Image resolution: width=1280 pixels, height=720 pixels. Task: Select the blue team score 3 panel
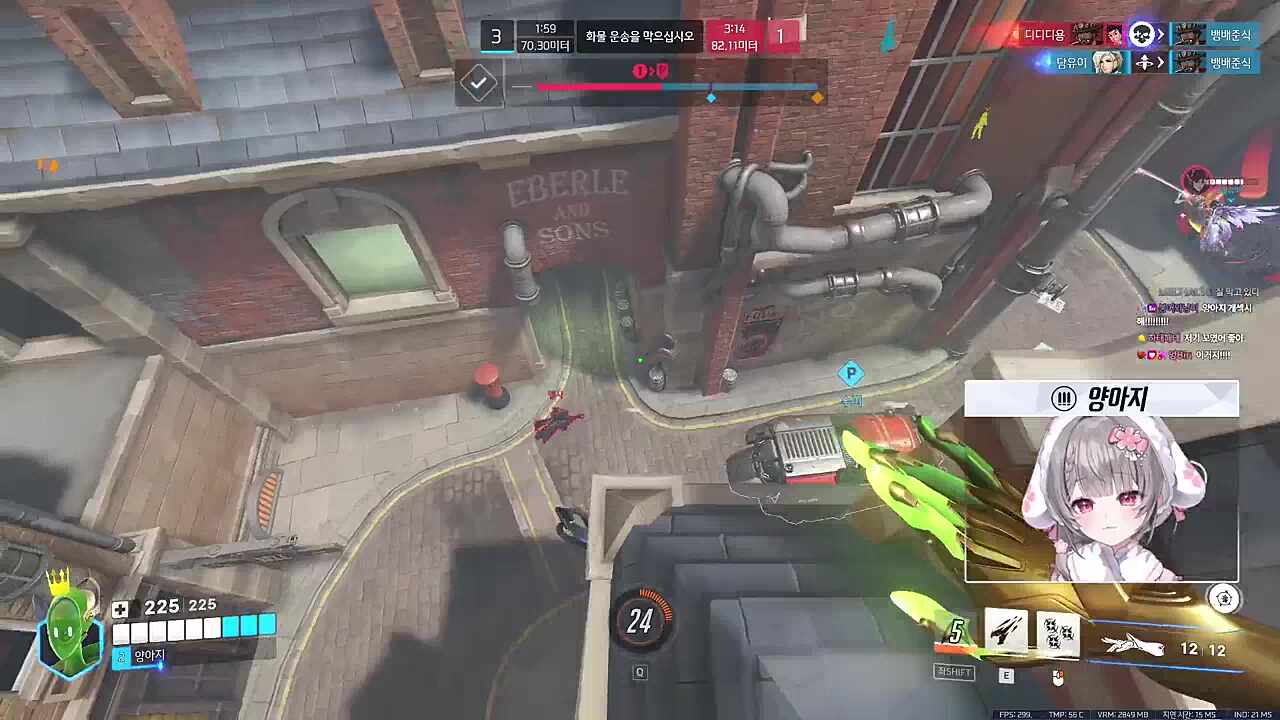(x=496, y=36)
